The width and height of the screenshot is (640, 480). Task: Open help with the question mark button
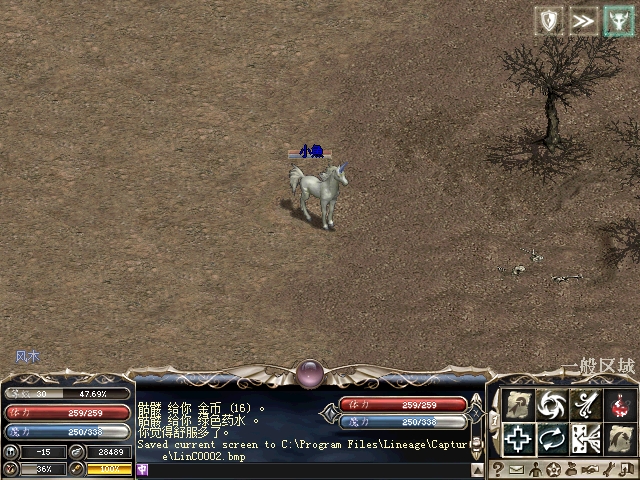[497, 469]
